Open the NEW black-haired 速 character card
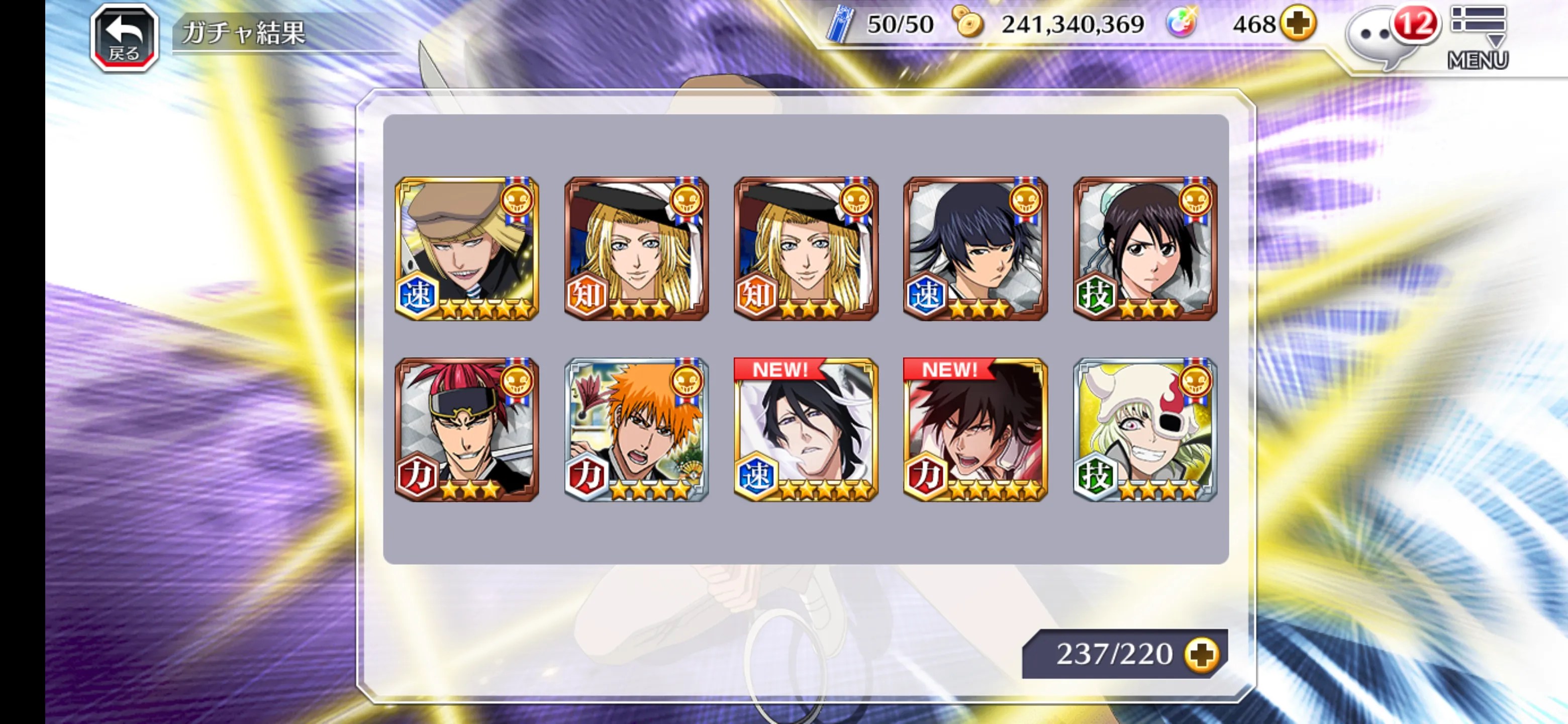1568x724 pixels. pos(805,430)
